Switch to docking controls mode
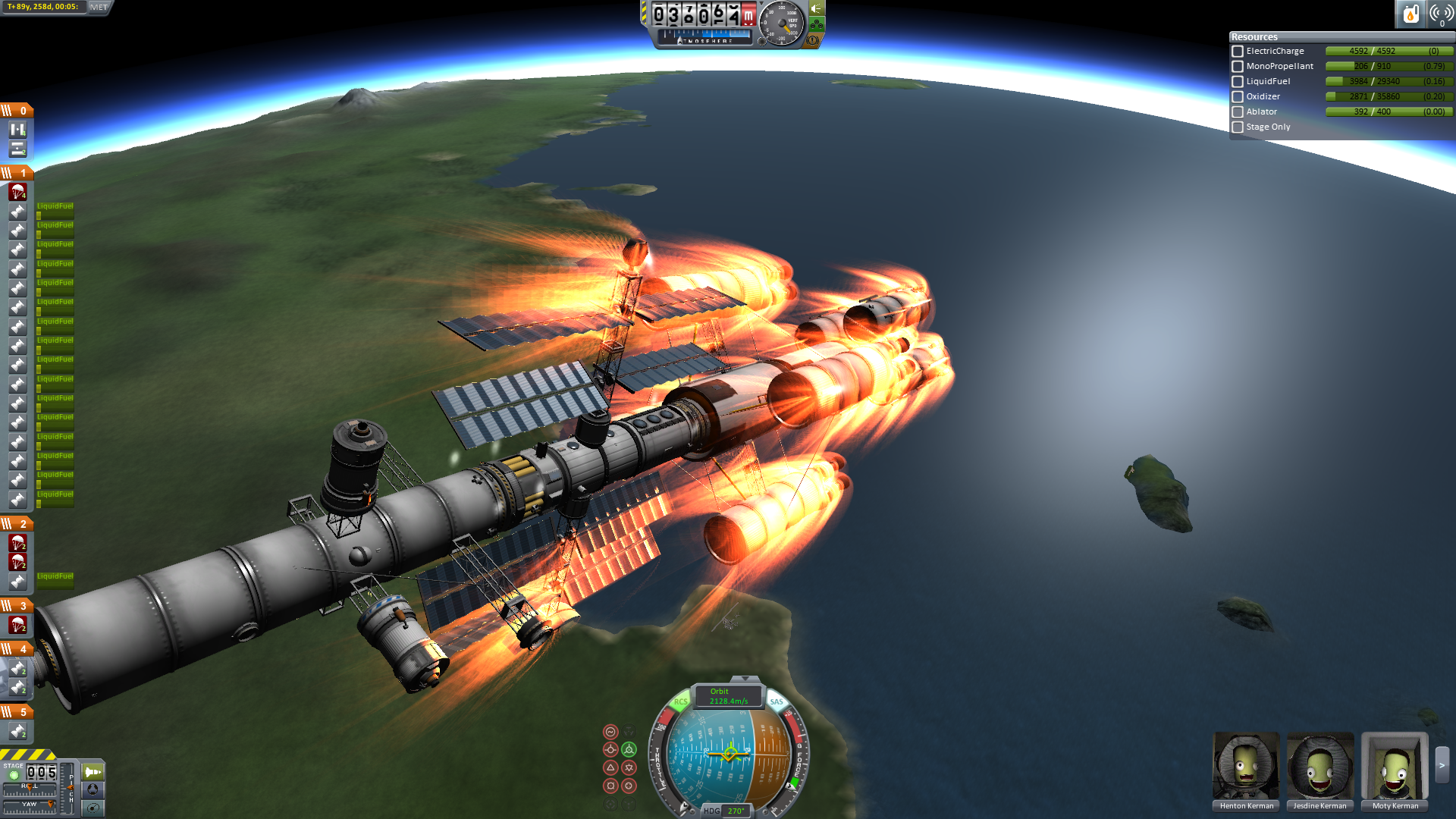 pos(93,789)
